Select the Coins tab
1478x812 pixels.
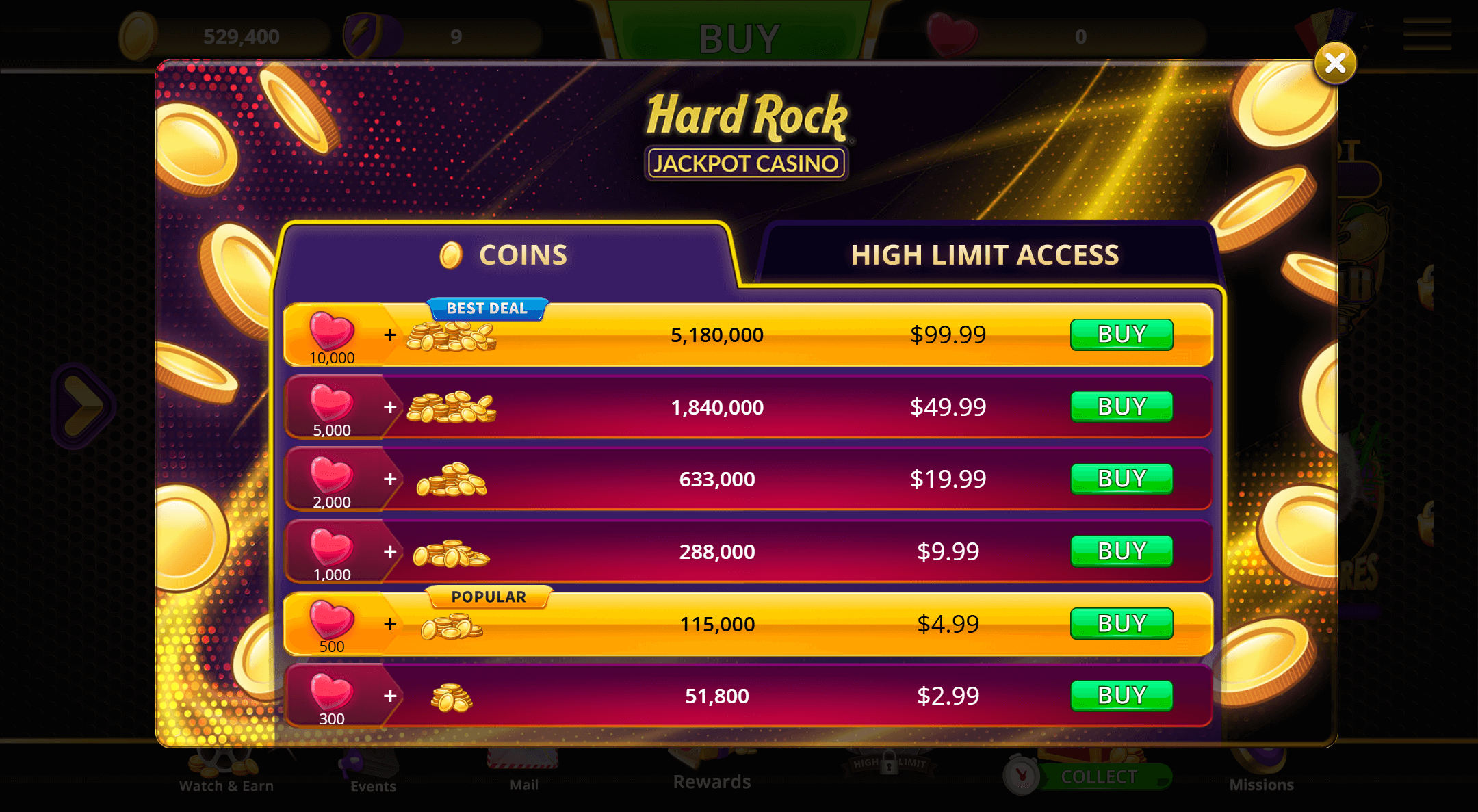click(x=504, y=255)
